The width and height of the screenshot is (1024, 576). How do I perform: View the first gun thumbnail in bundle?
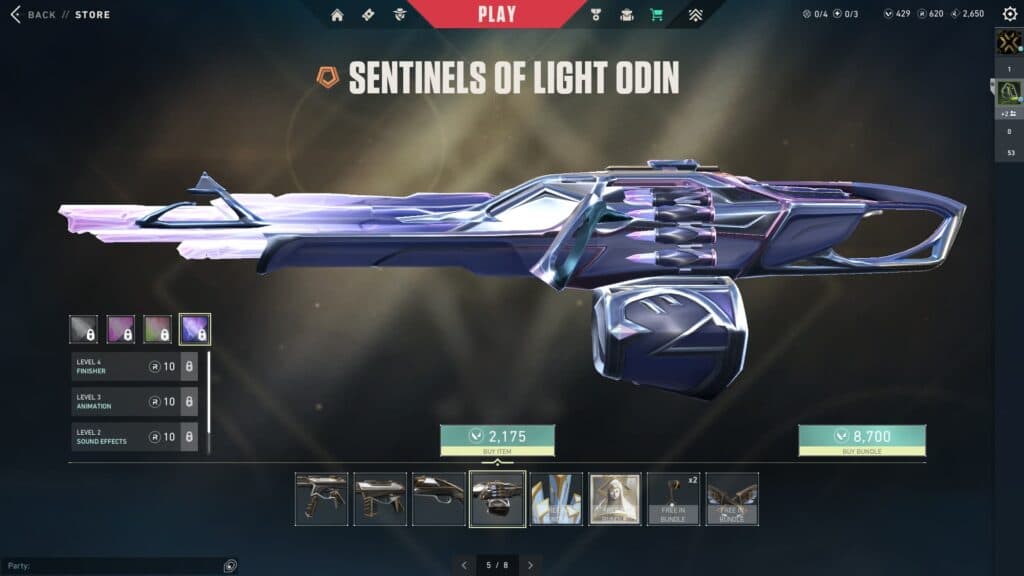click(322, 499)
